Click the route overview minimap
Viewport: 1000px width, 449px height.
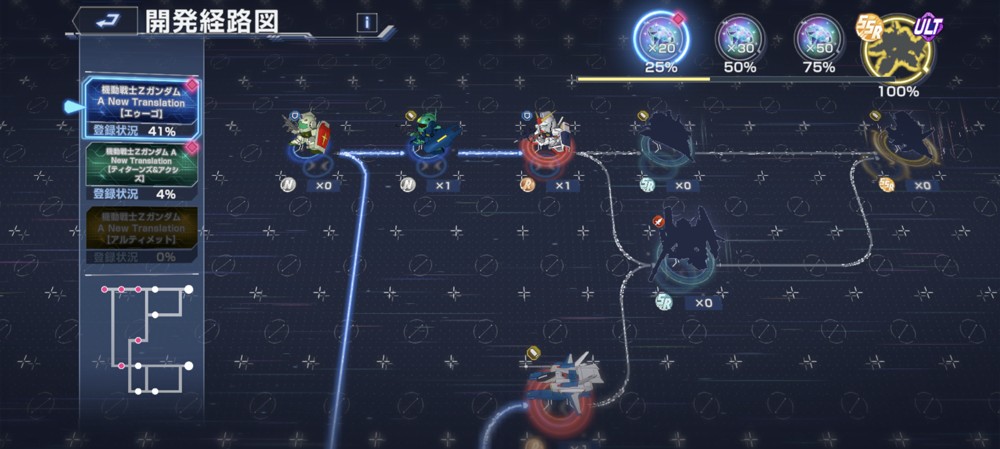(x=145, y=341)
